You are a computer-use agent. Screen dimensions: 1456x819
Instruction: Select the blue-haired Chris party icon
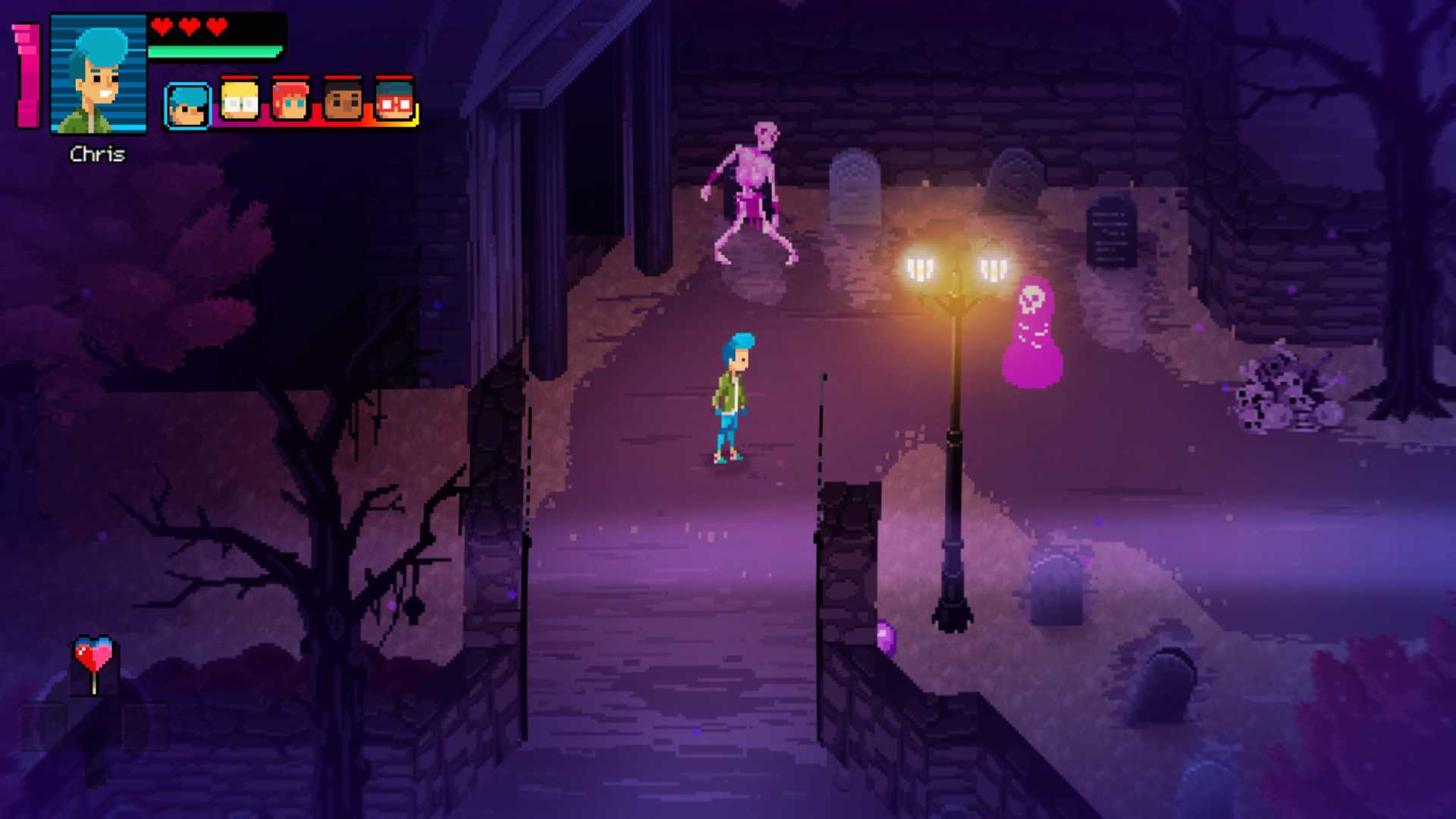coord(187,105)
